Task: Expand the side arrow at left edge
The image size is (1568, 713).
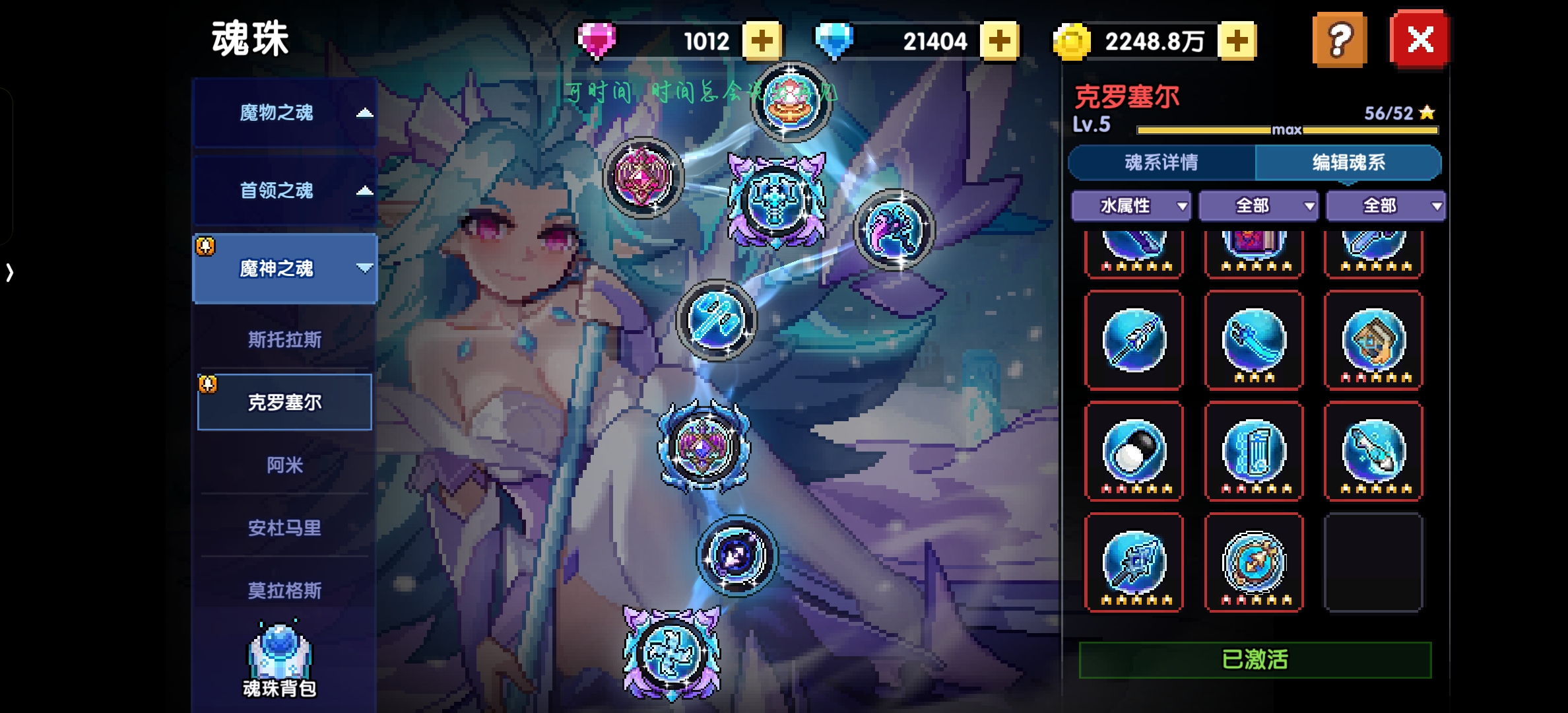Action: click(9, 272)
